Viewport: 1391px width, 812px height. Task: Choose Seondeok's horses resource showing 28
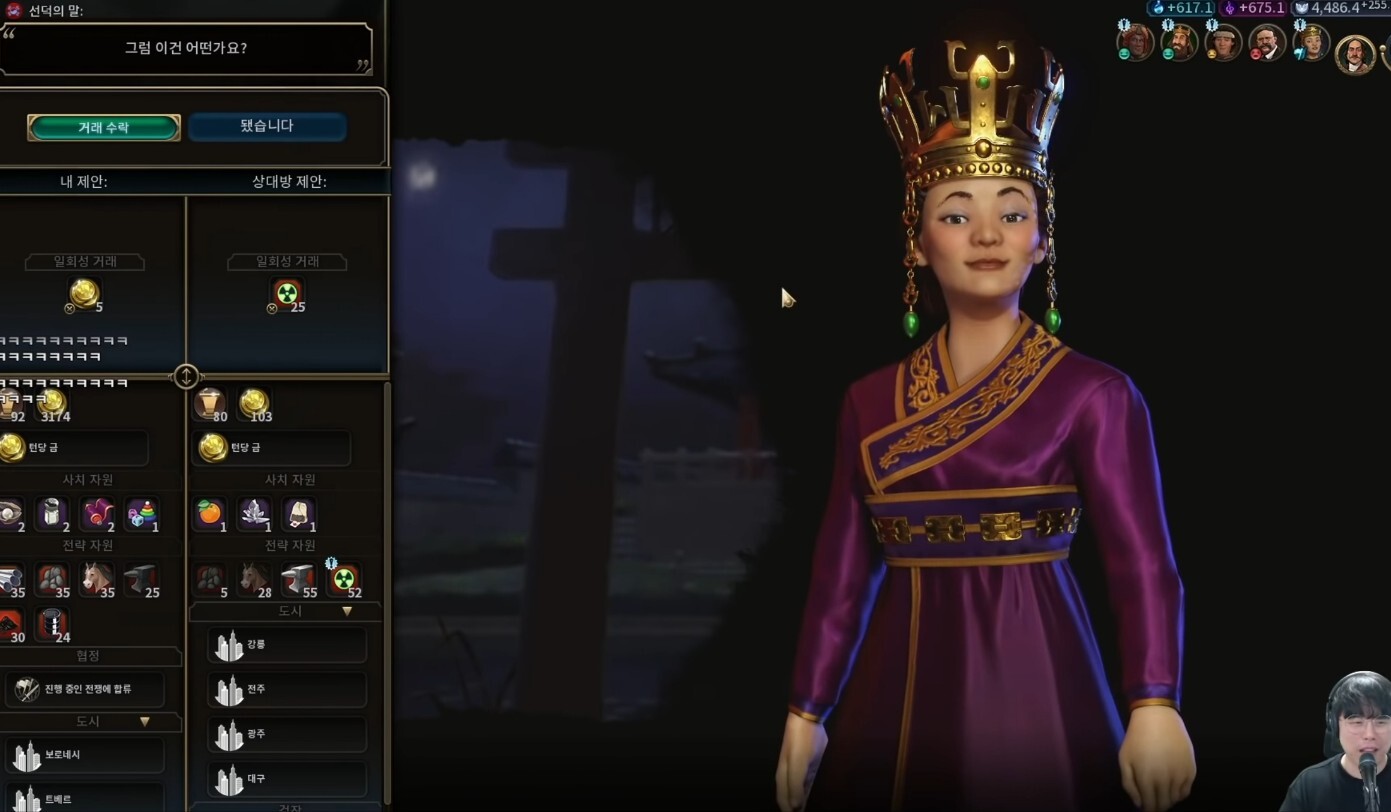(254, 579)
